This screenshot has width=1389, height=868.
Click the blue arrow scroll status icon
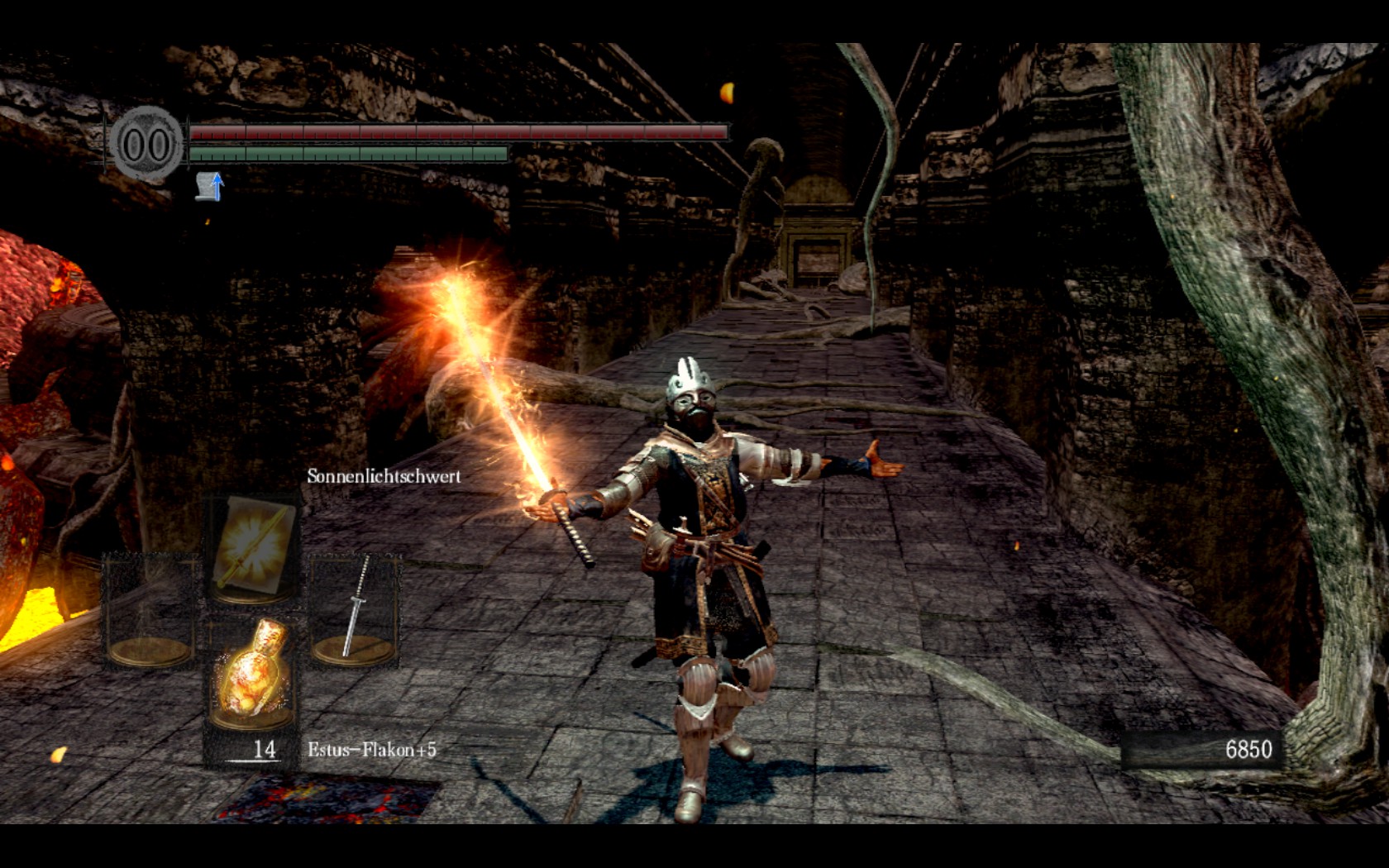pyautogui.click(x=210, y=186)
